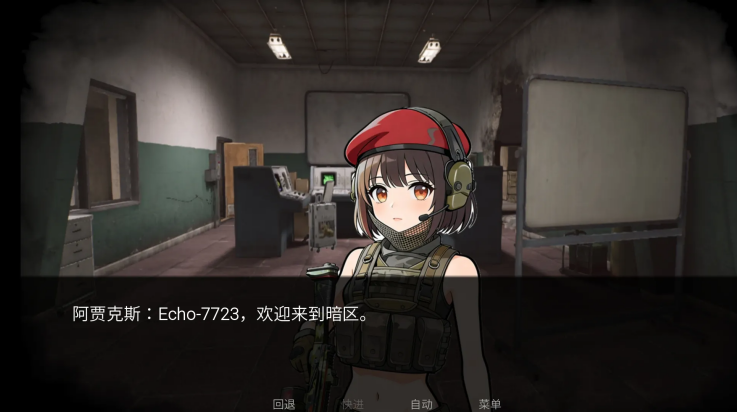Screen dimensions: 737x412
Task: Click the 回退 (rollback) button
Action: (x=284, y=404)
